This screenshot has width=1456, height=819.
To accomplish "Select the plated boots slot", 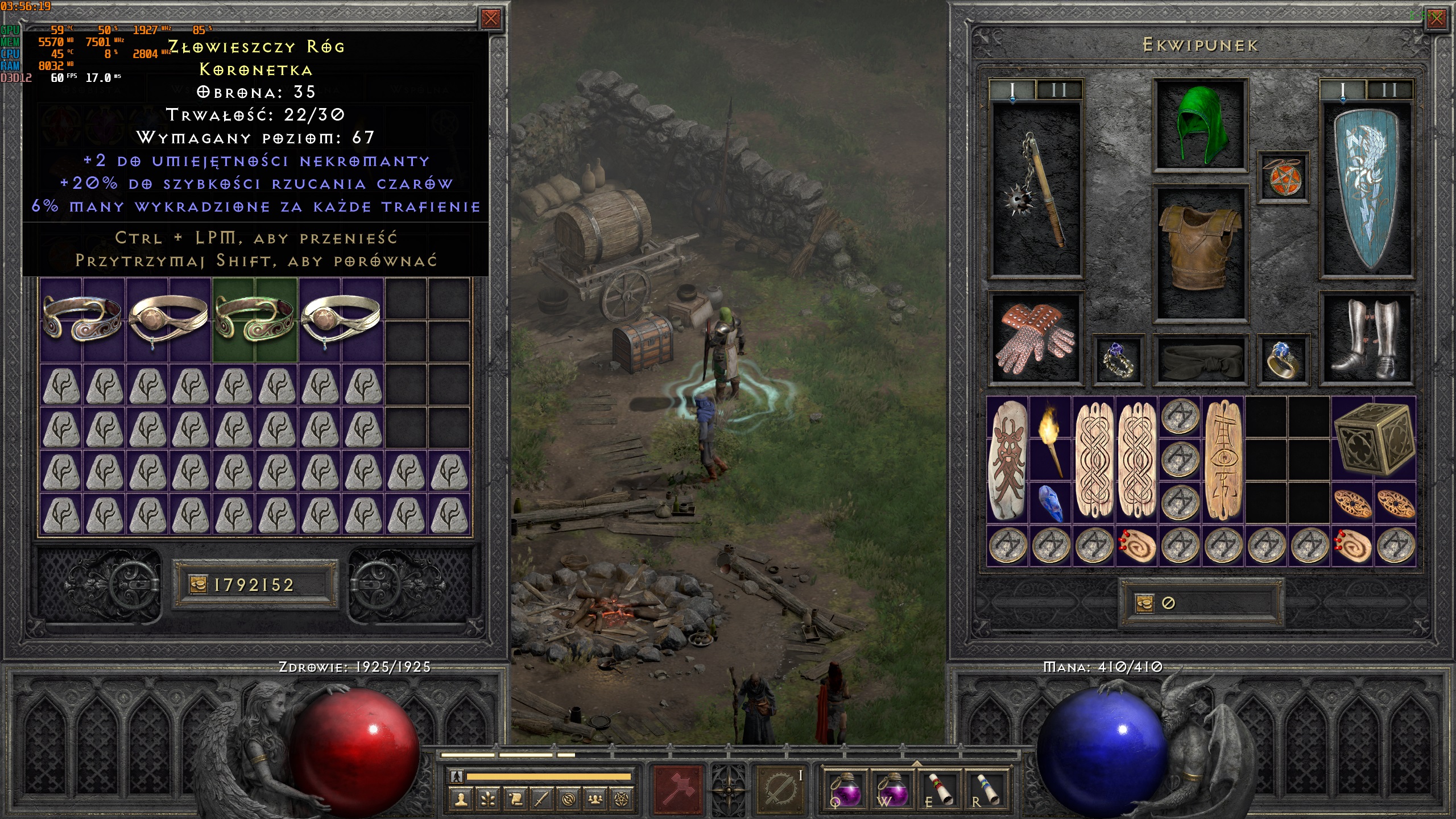I will [1366, 338].
